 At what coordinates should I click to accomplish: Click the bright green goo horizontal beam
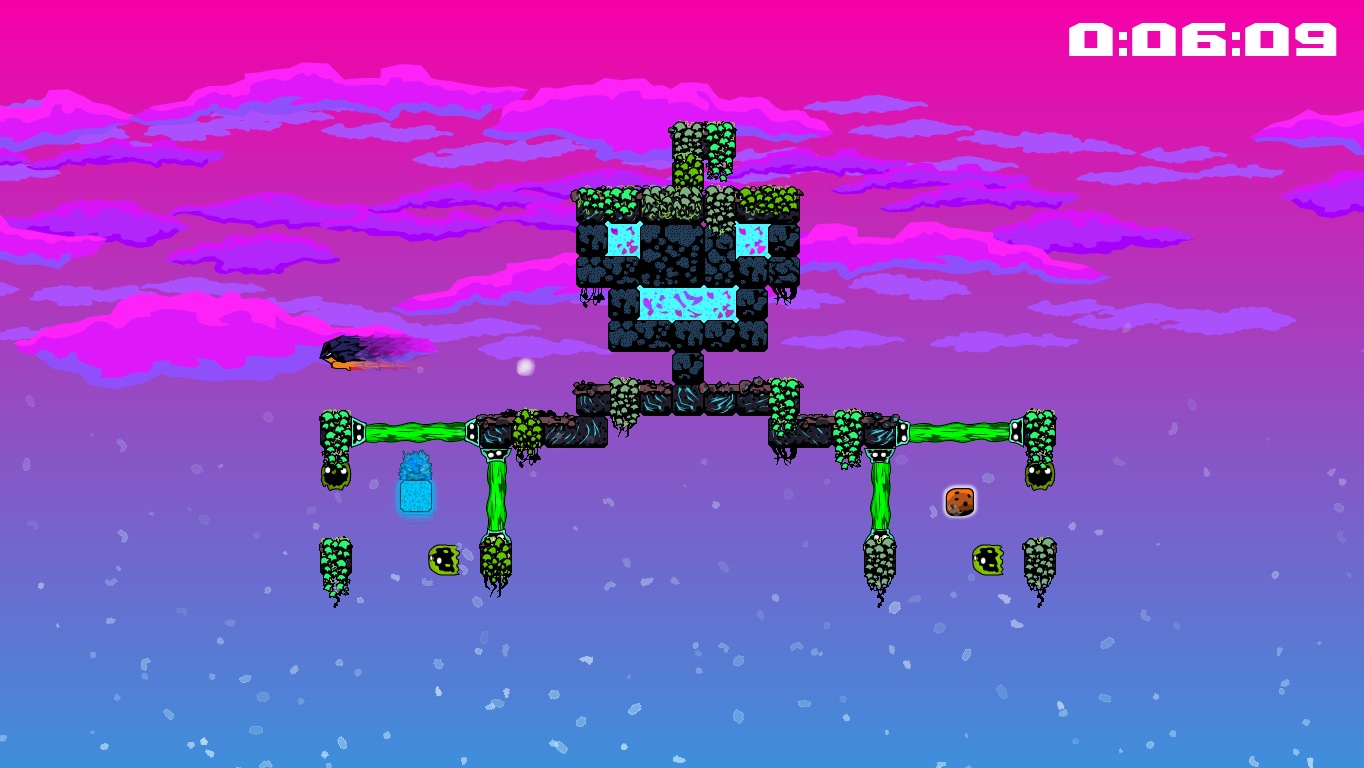(x=415, y=434)
